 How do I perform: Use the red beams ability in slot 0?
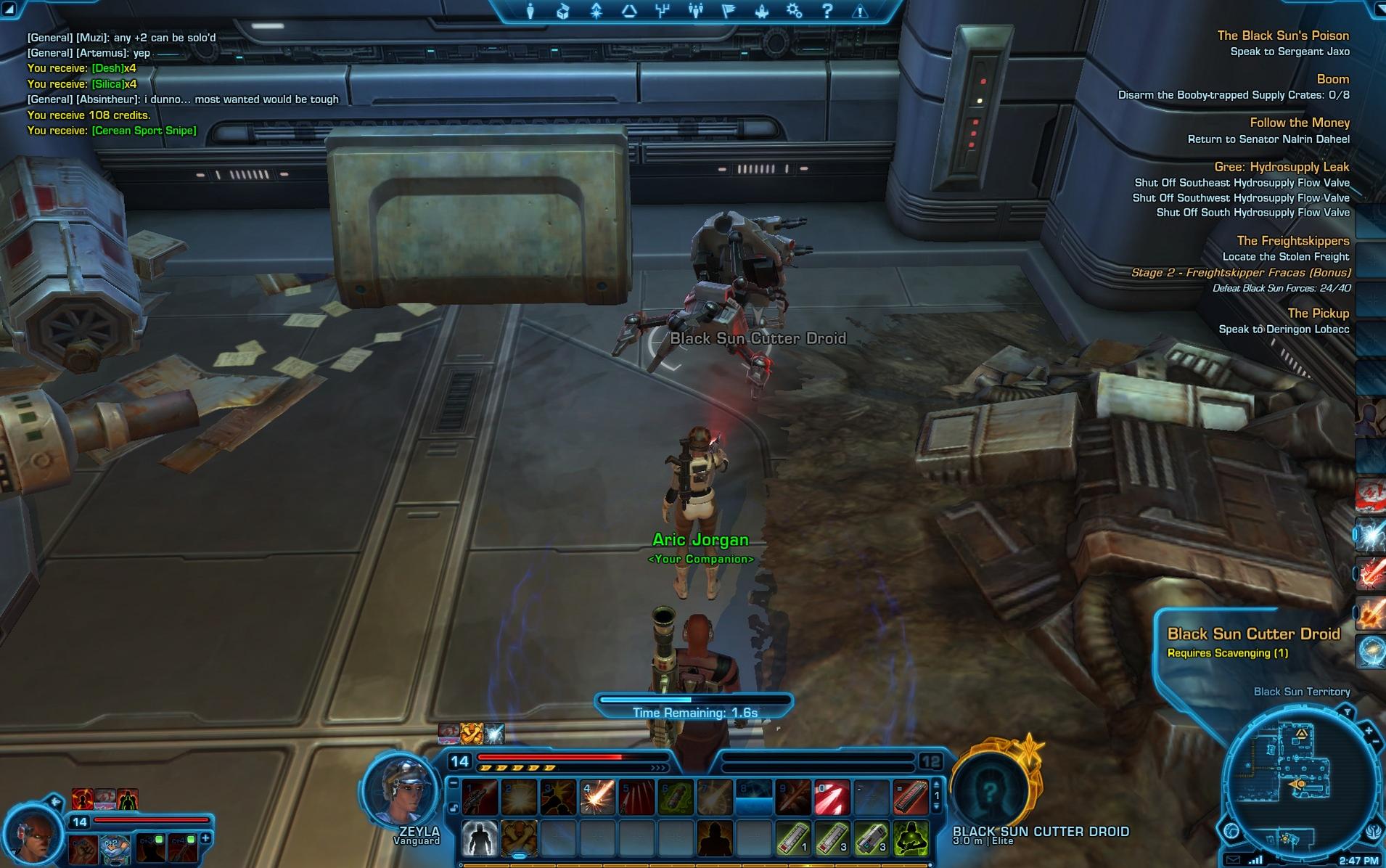[832, 798]
